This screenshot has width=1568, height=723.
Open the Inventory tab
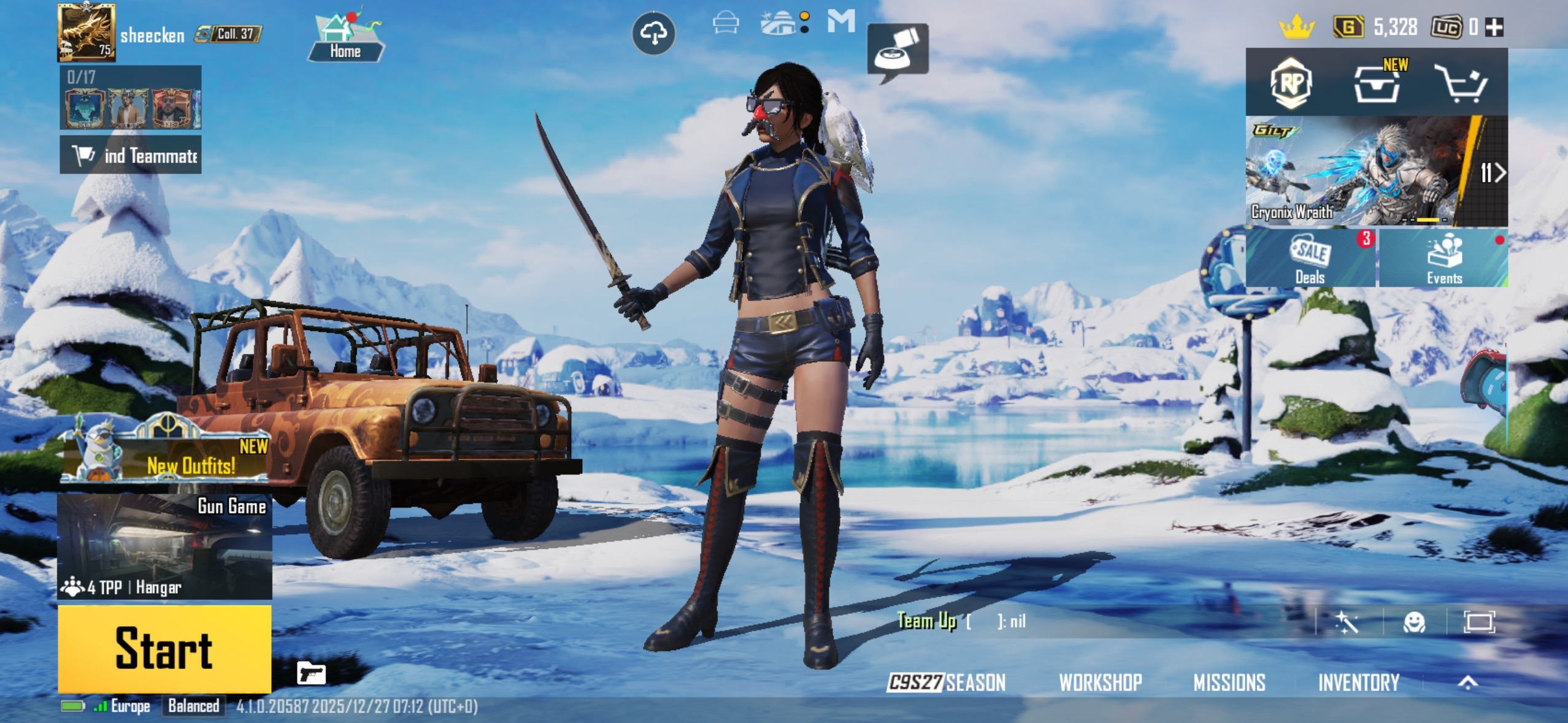click(x=1359, y=681)
